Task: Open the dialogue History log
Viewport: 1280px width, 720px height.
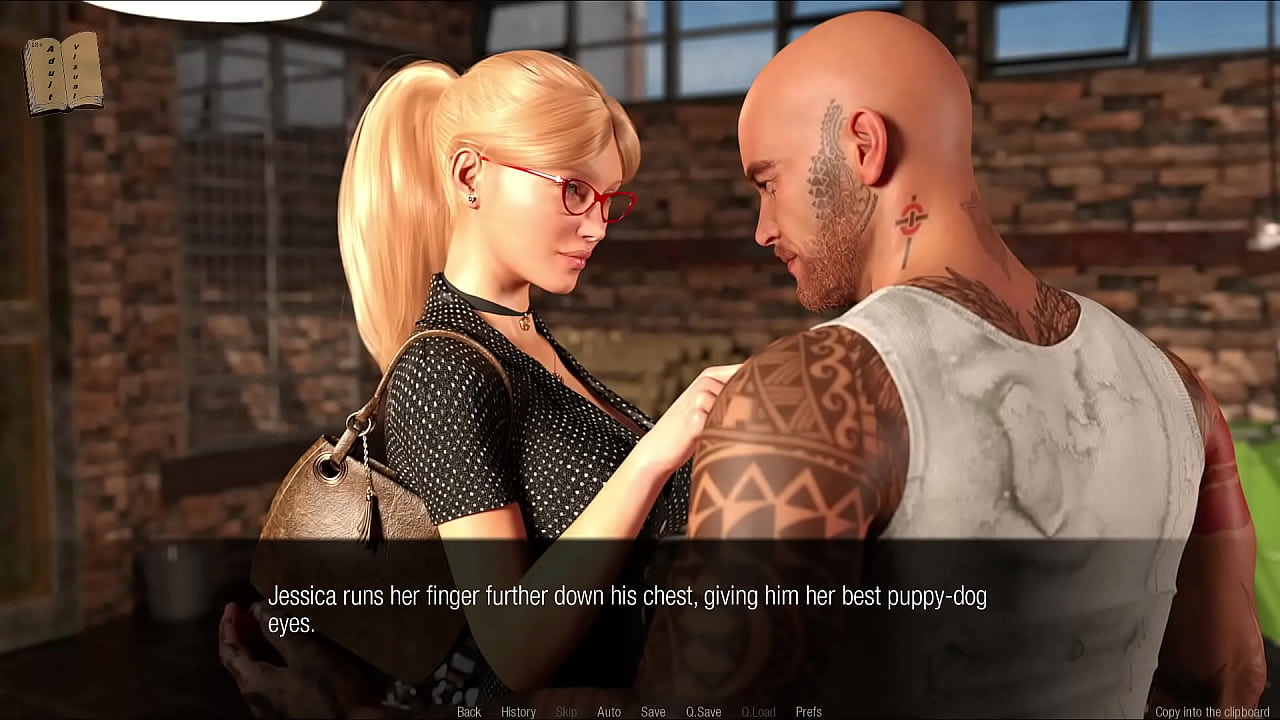Action: 518,712
